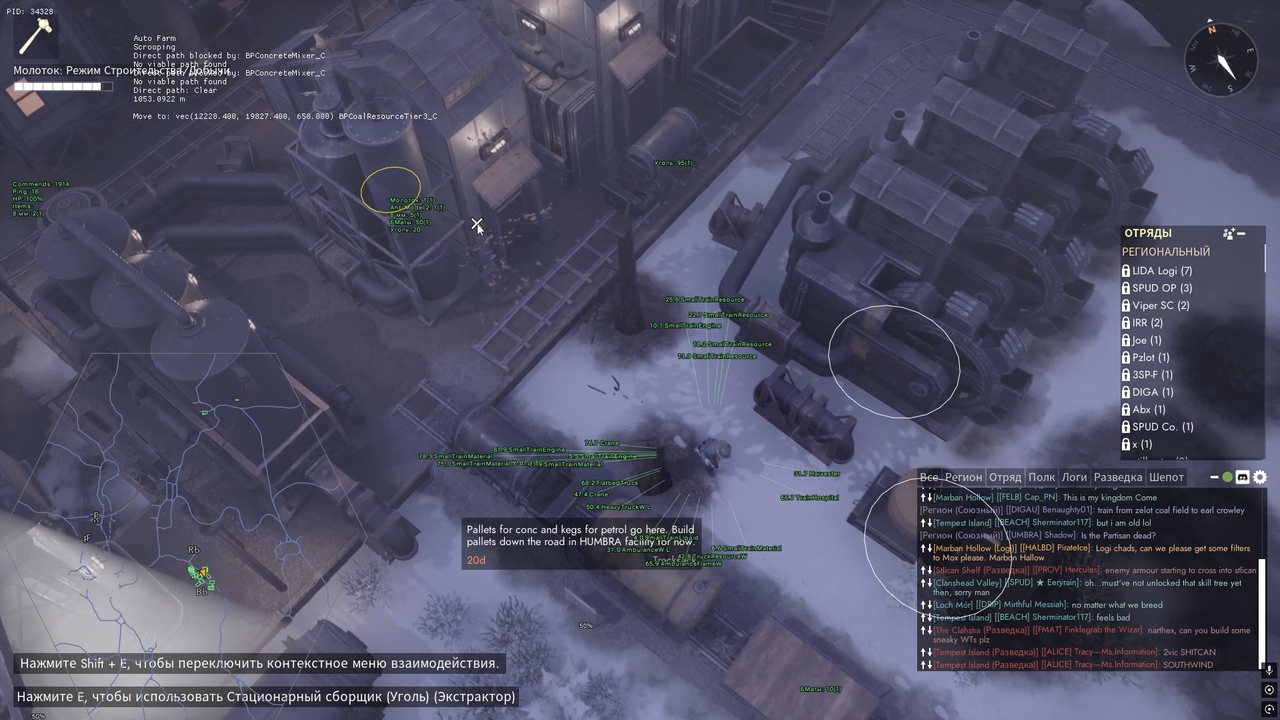This screenshot has width=1280, height=720.
Task: Click the create squad icon in ОТРЯДЫ panel
Action: [1228, 233]
